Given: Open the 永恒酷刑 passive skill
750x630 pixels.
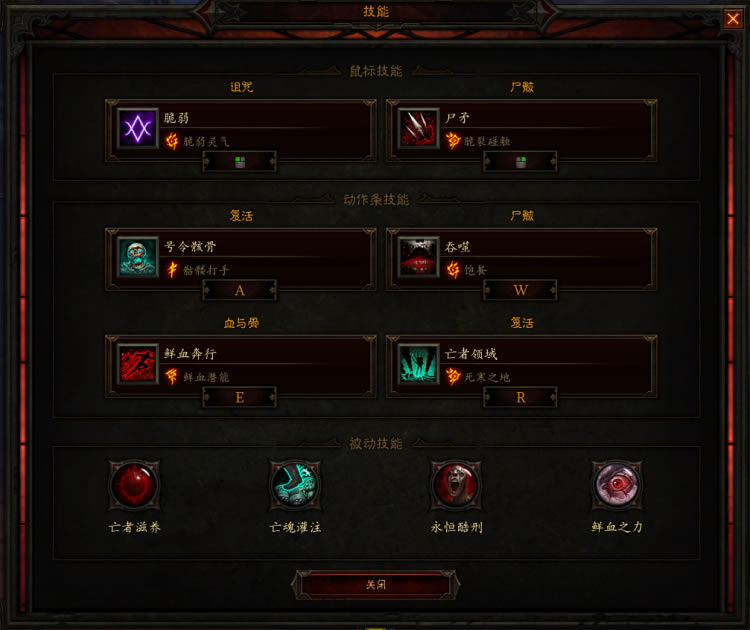Looking at the screenshot, I should (456, 486).
